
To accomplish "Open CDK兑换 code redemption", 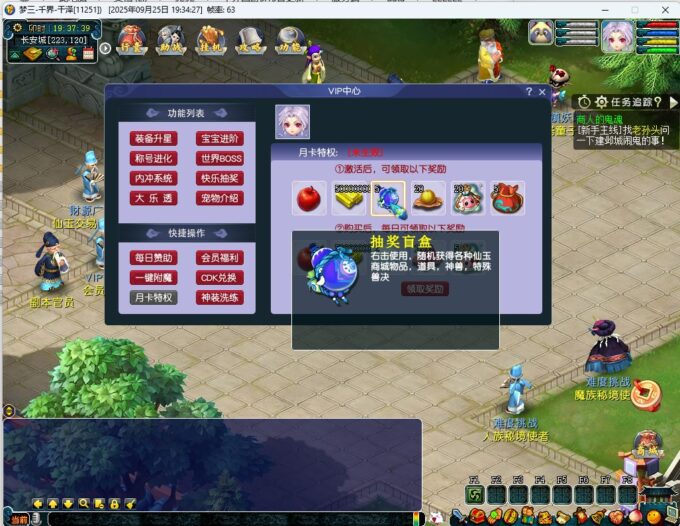I will (x=220, y=277).
